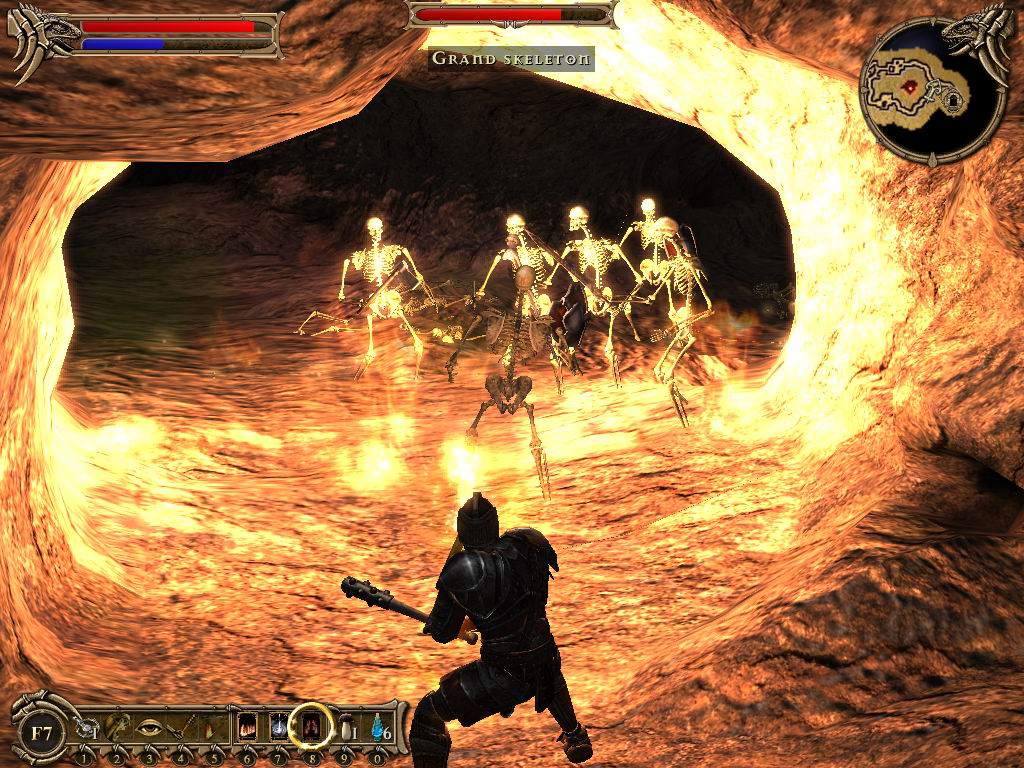The width and height of the screenshot is (1024, 768).
Task: Drink the blue mana potion
Action: coord(377,729)
